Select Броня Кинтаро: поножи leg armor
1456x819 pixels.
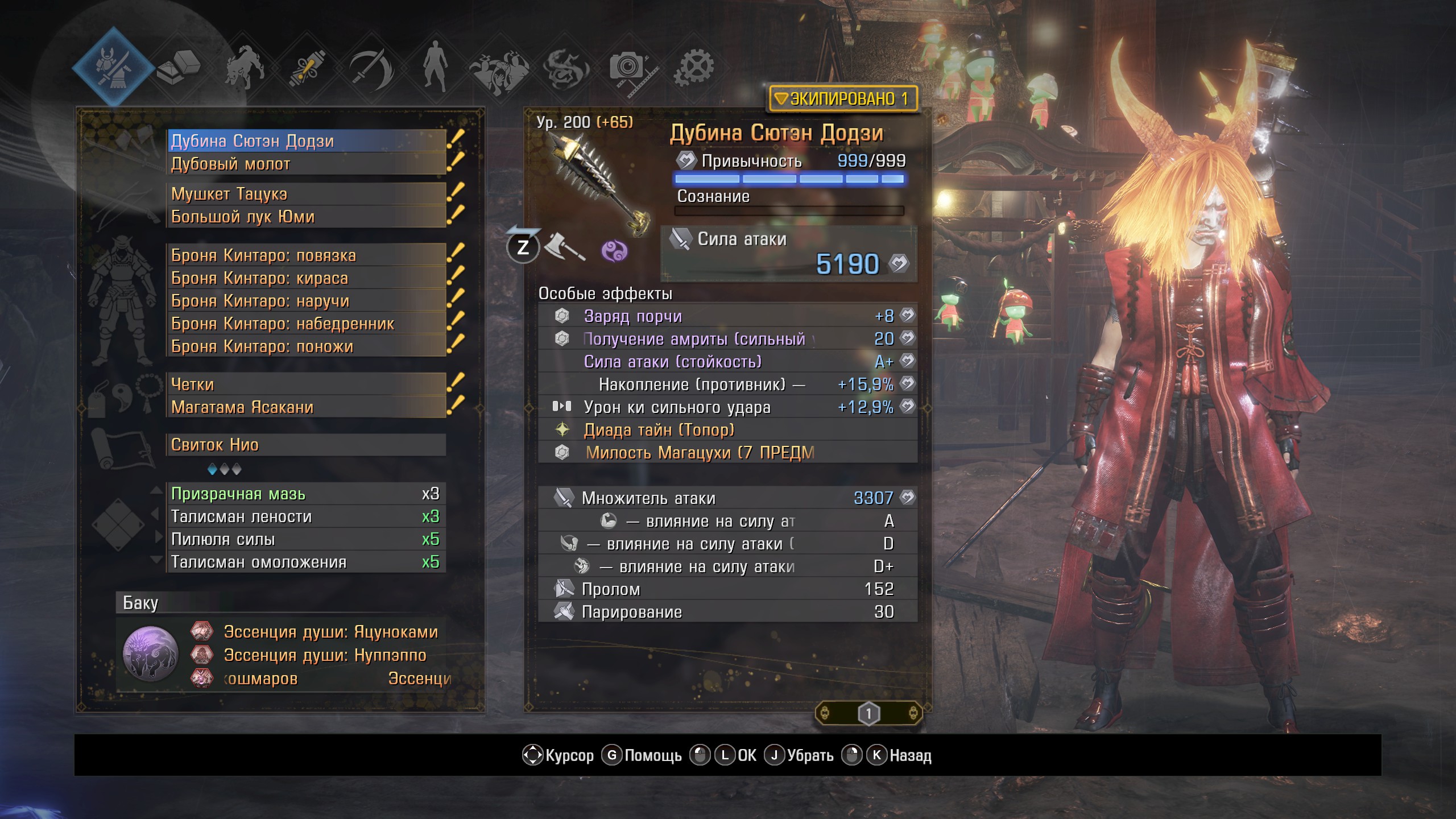307,346
